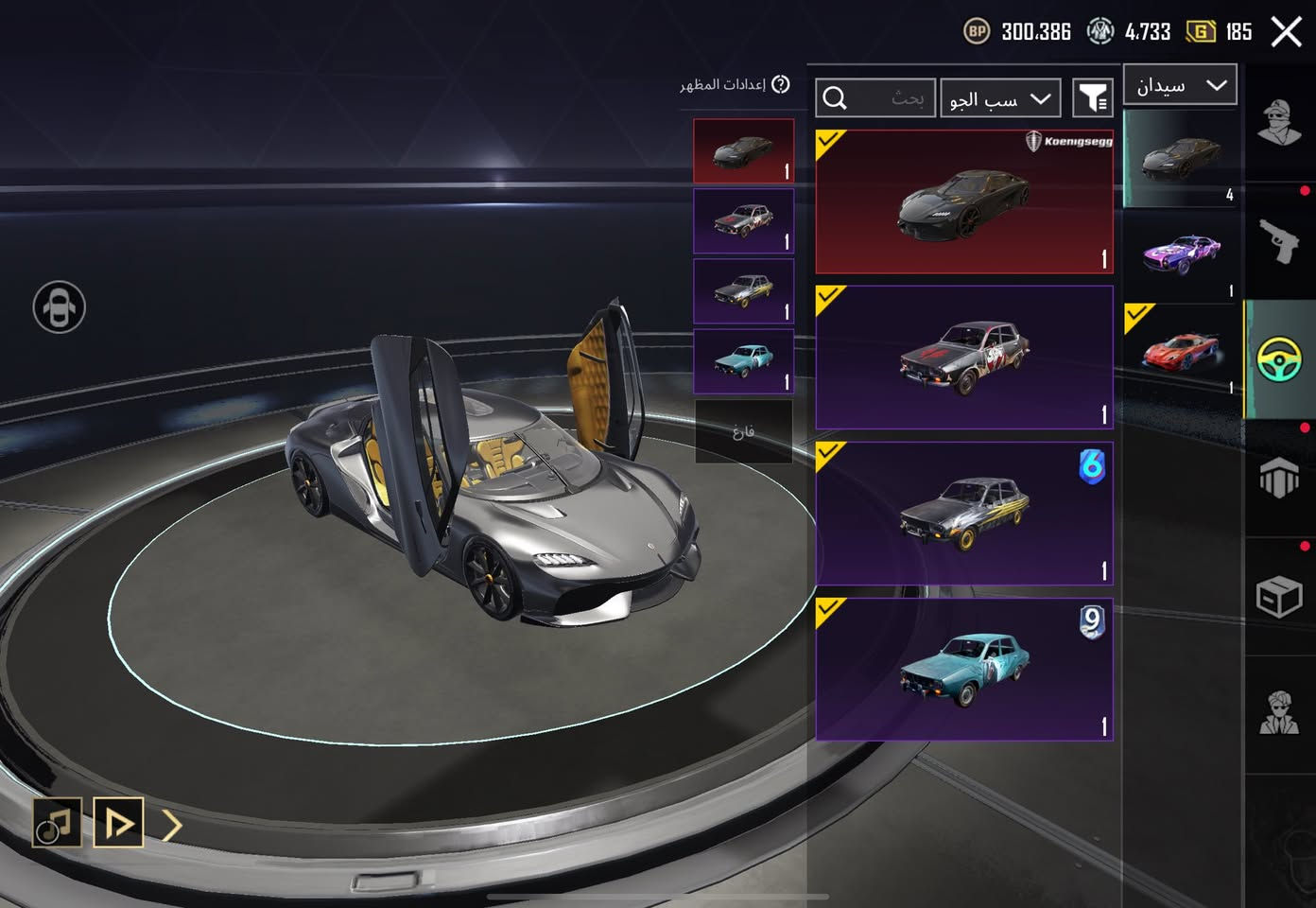Select the empty فارغ appearance slot

(744, 432)
